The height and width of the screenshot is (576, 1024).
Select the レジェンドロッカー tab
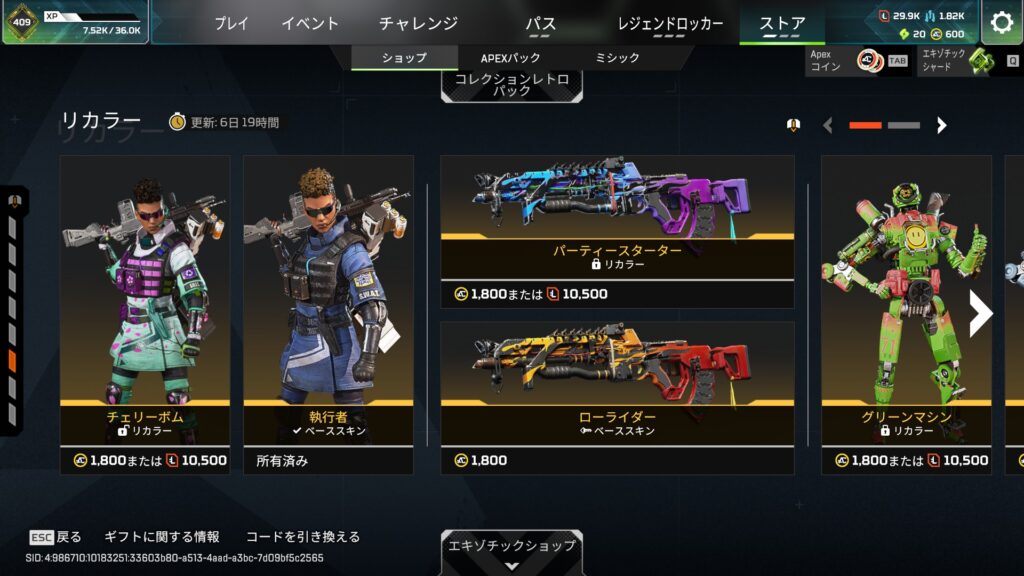pos(670,23)
